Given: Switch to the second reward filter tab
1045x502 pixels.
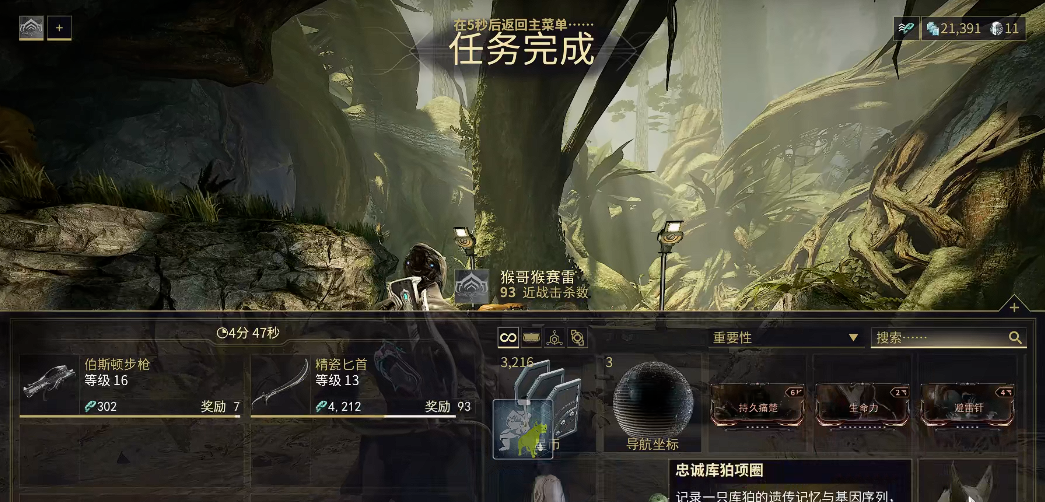Looking at the screenshot, I should point(531,338).
